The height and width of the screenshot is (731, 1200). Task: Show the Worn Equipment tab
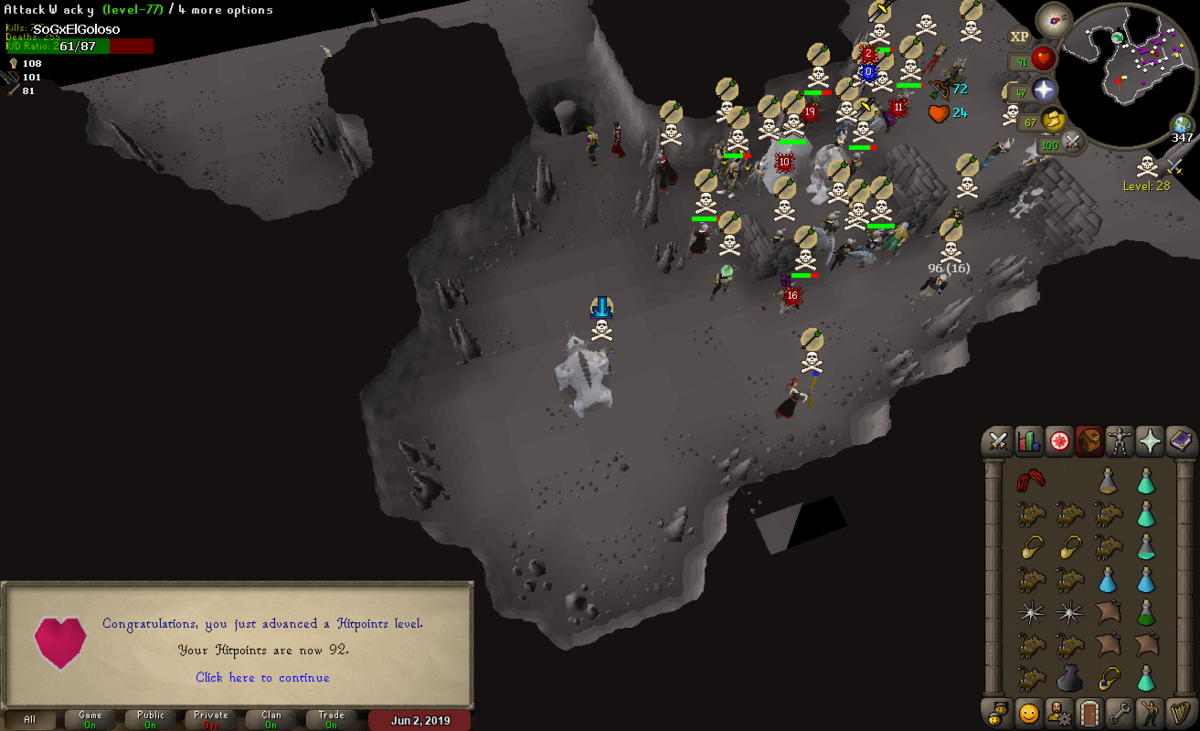pos(1120,441)
